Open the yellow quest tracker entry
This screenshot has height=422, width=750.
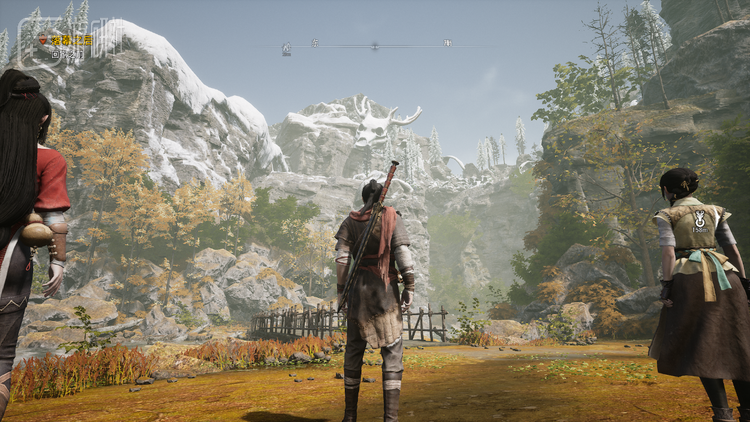71,40
